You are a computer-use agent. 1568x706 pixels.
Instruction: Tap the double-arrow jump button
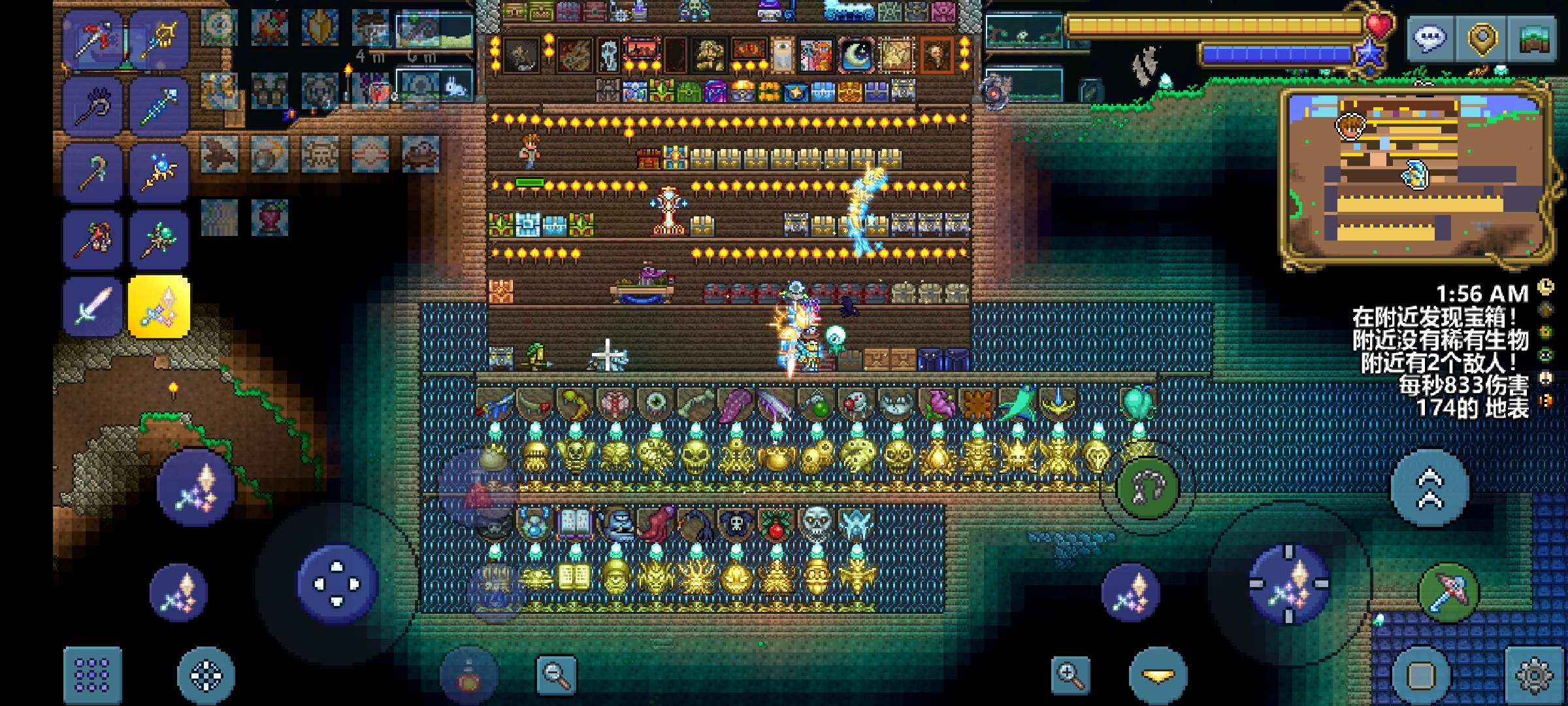tap(1429, 488)
